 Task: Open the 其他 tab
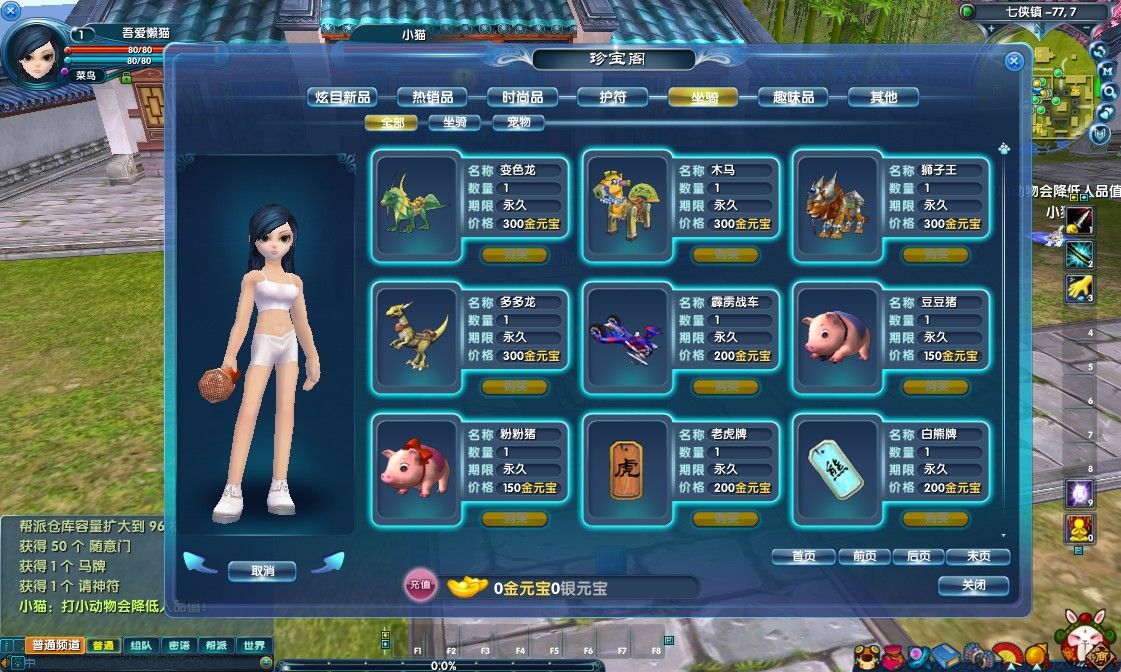[x=883, y=97]
